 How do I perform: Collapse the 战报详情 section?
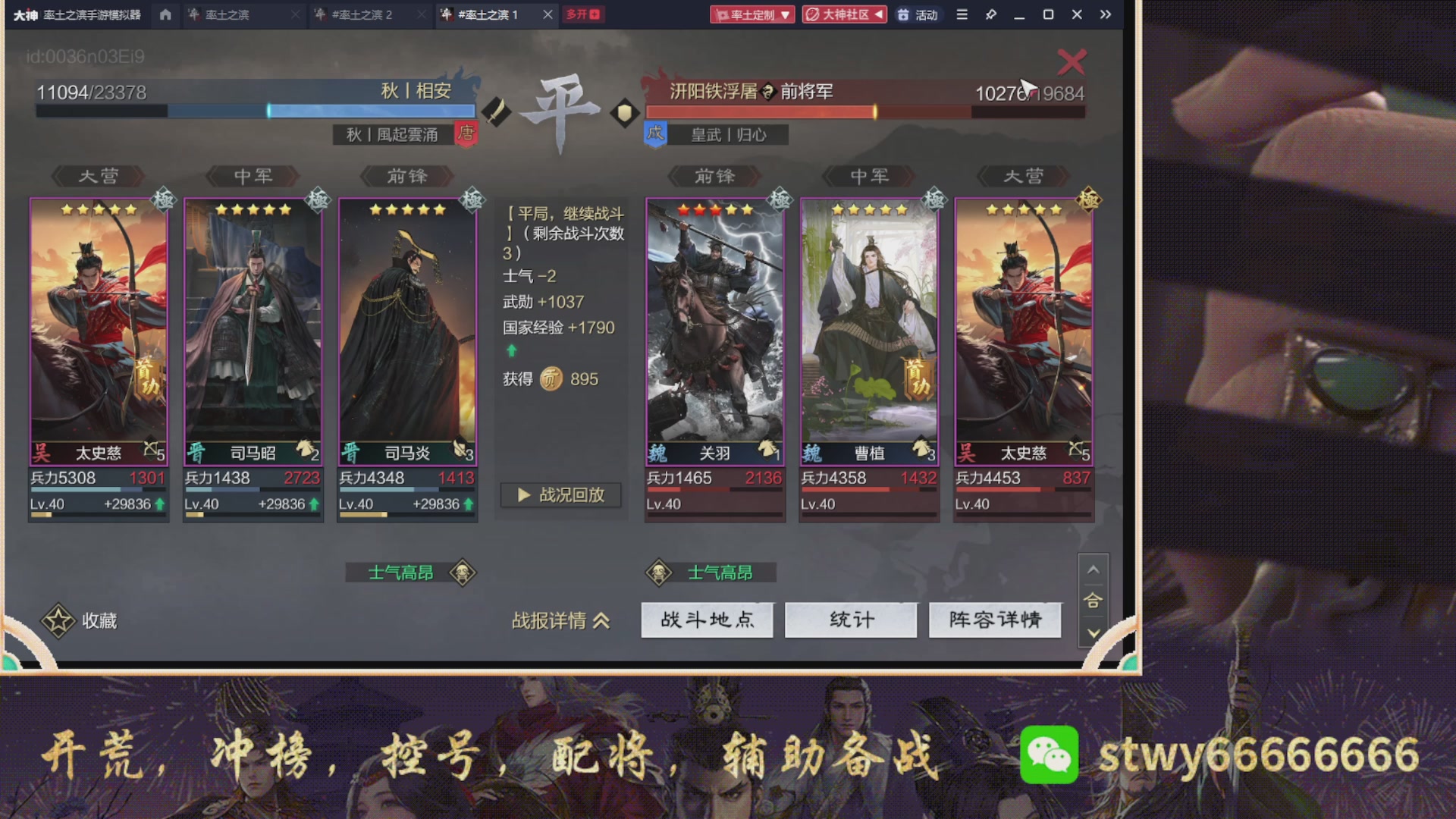561,620
